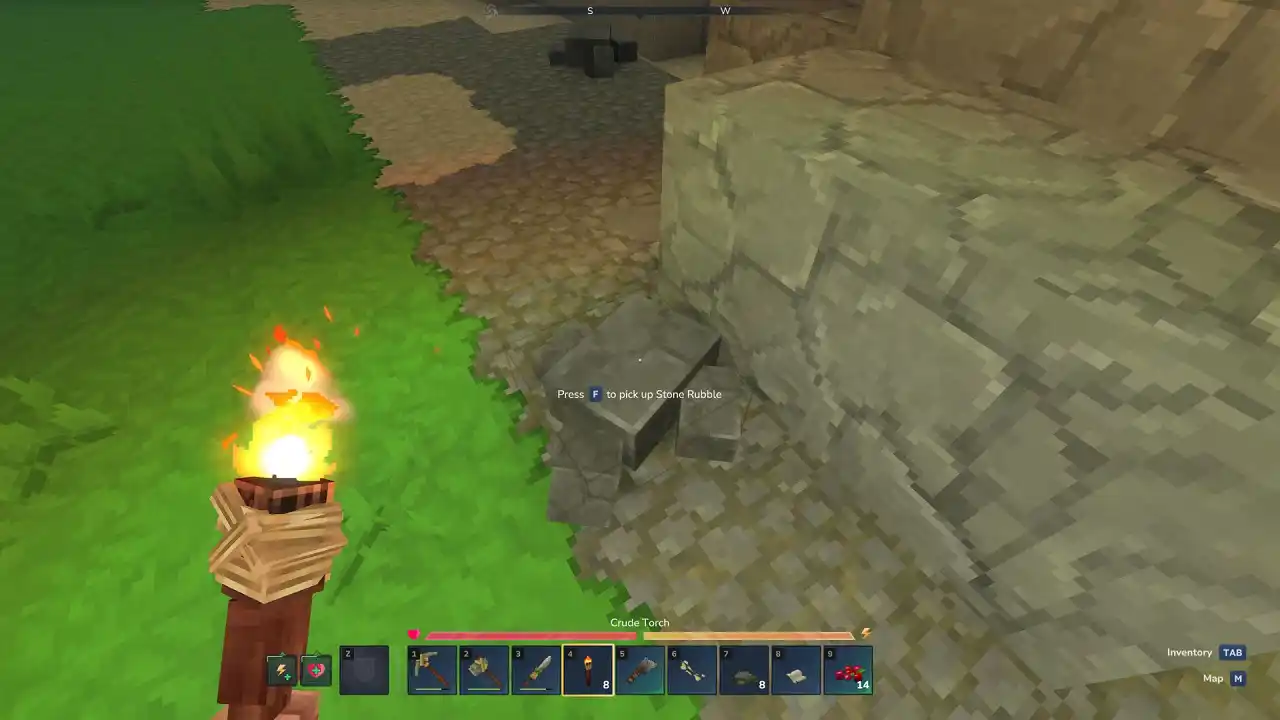Select the pickaxe in hotbar slot 1
This screenshot has width=1280, height=720.
coord(431,669)
